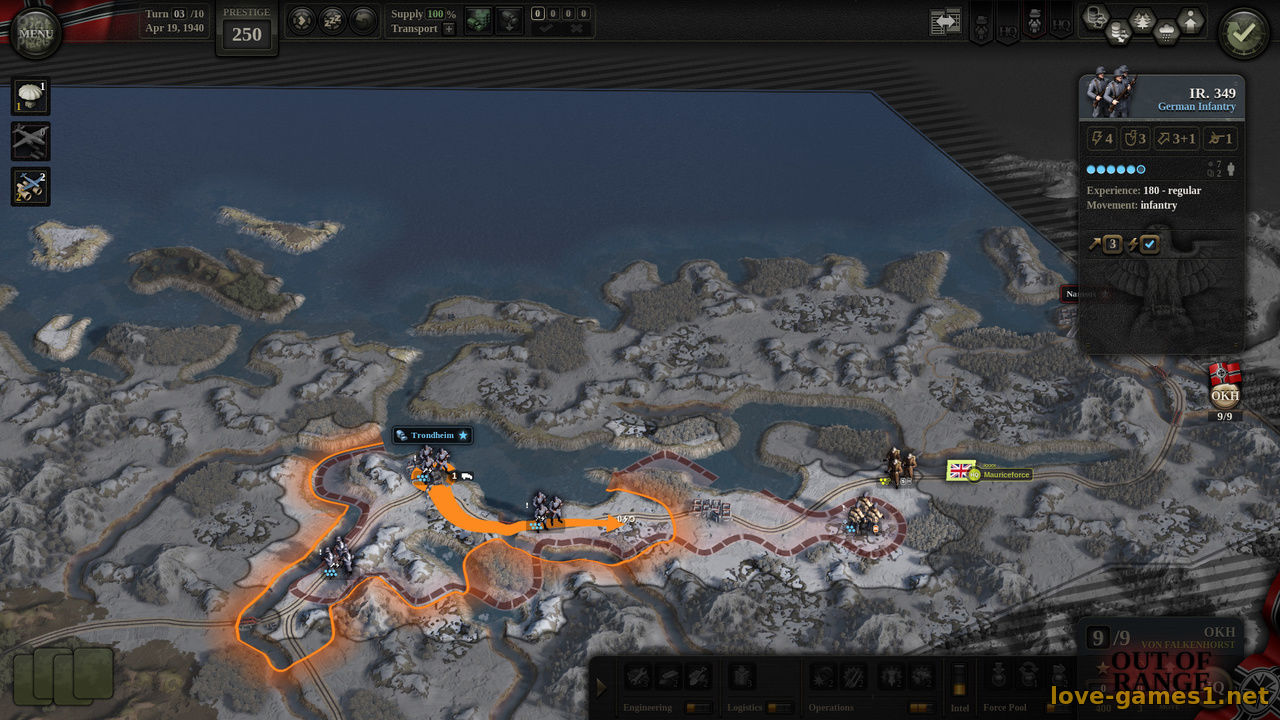This screenshot has width=1280, height=720.
Task: Add transport with the plus button
Action: [x=448, y=29]
